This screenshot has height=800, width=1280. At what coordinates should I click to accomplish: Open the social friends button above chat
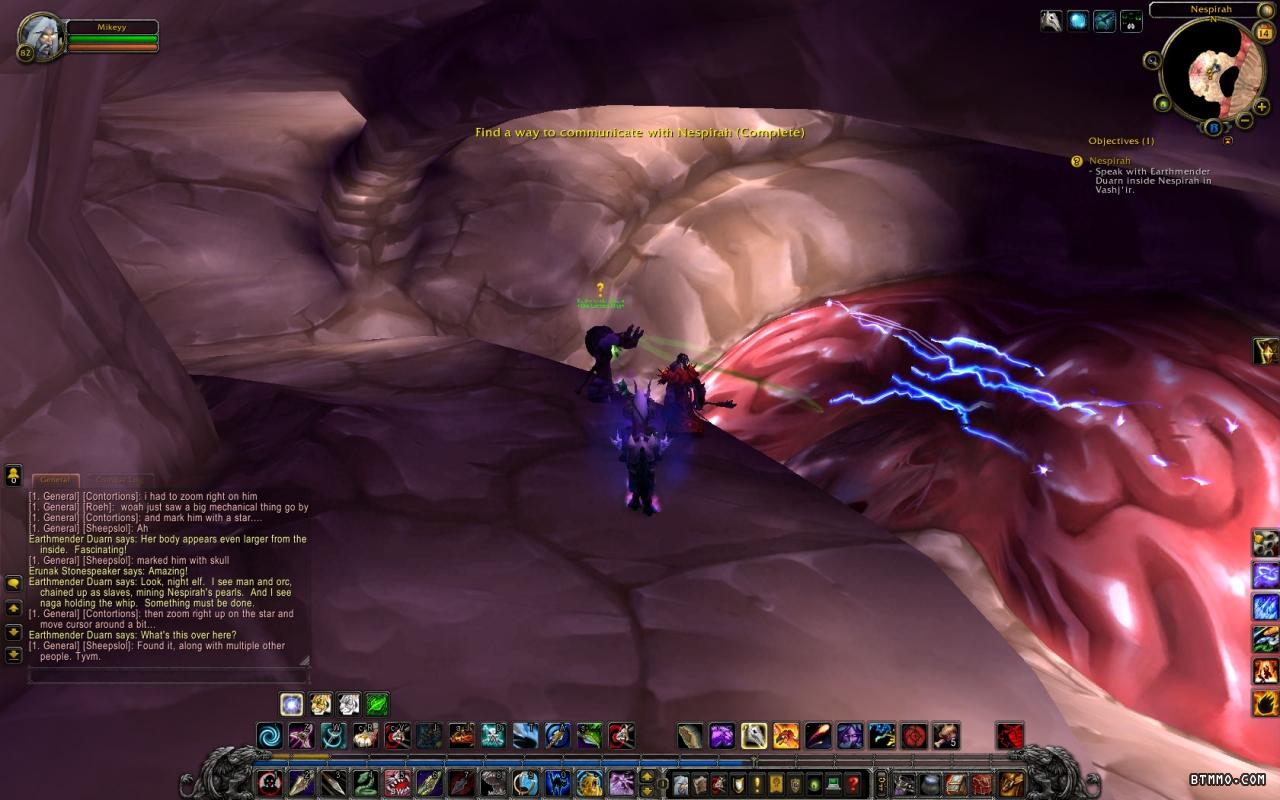[14, 474]
